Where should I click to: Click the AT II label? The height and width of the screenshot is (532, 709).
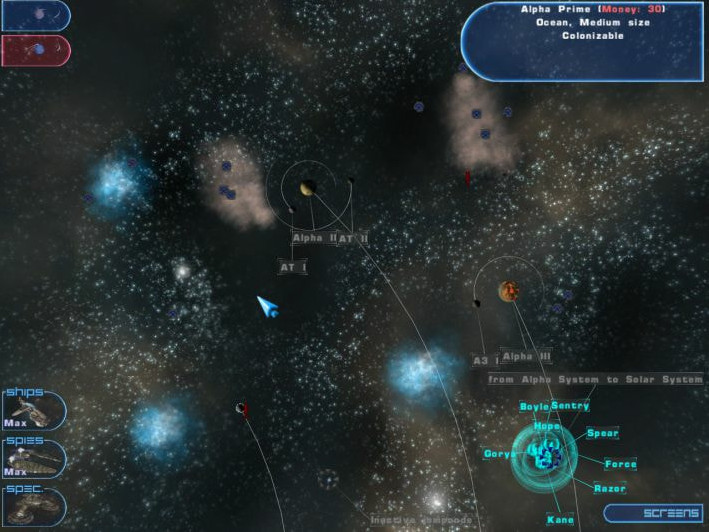[x=353, y=239]
